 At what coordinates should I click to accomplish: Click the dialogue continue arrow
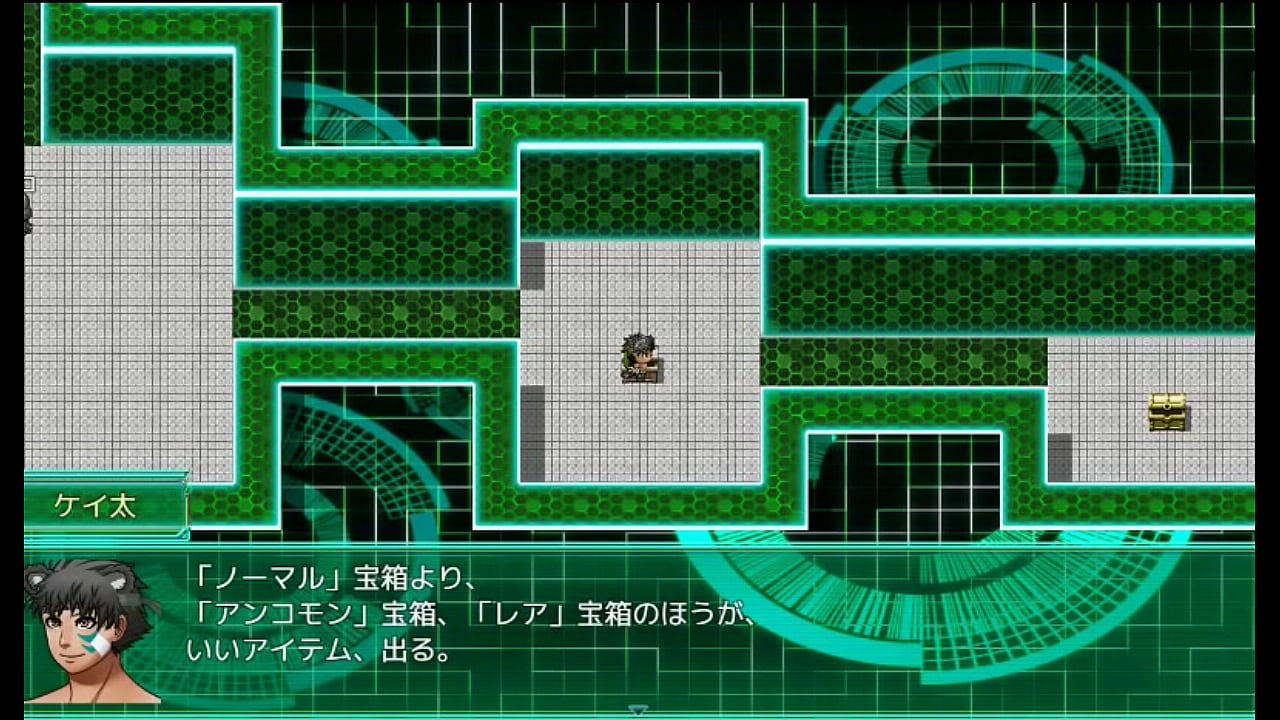(x=638, y=709)
